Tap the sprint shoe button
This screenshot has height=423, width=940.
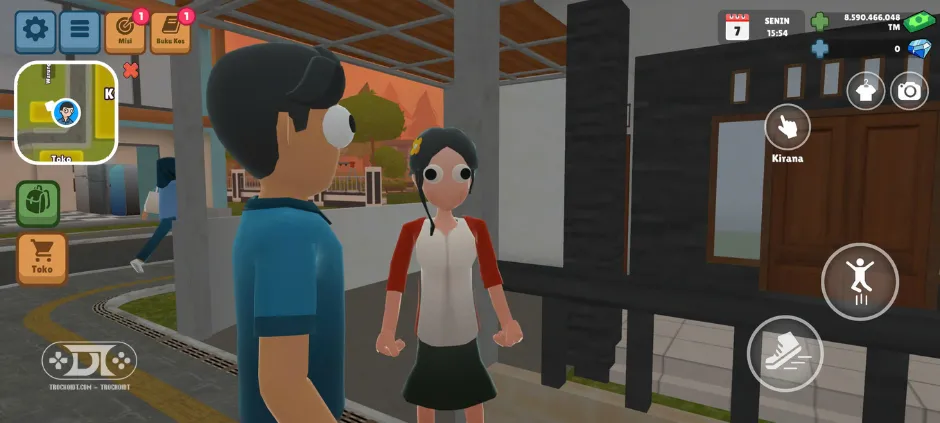click(785, 353)
